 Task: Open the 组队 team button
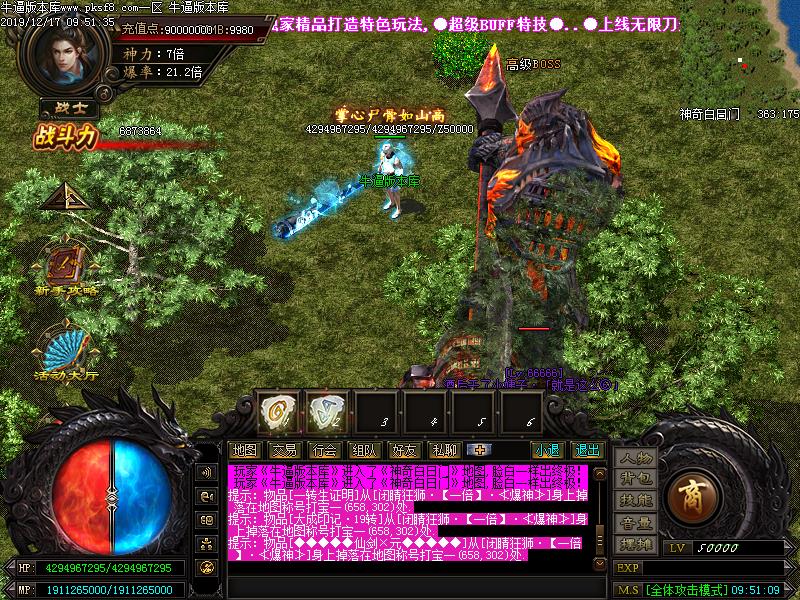point(364,450)
